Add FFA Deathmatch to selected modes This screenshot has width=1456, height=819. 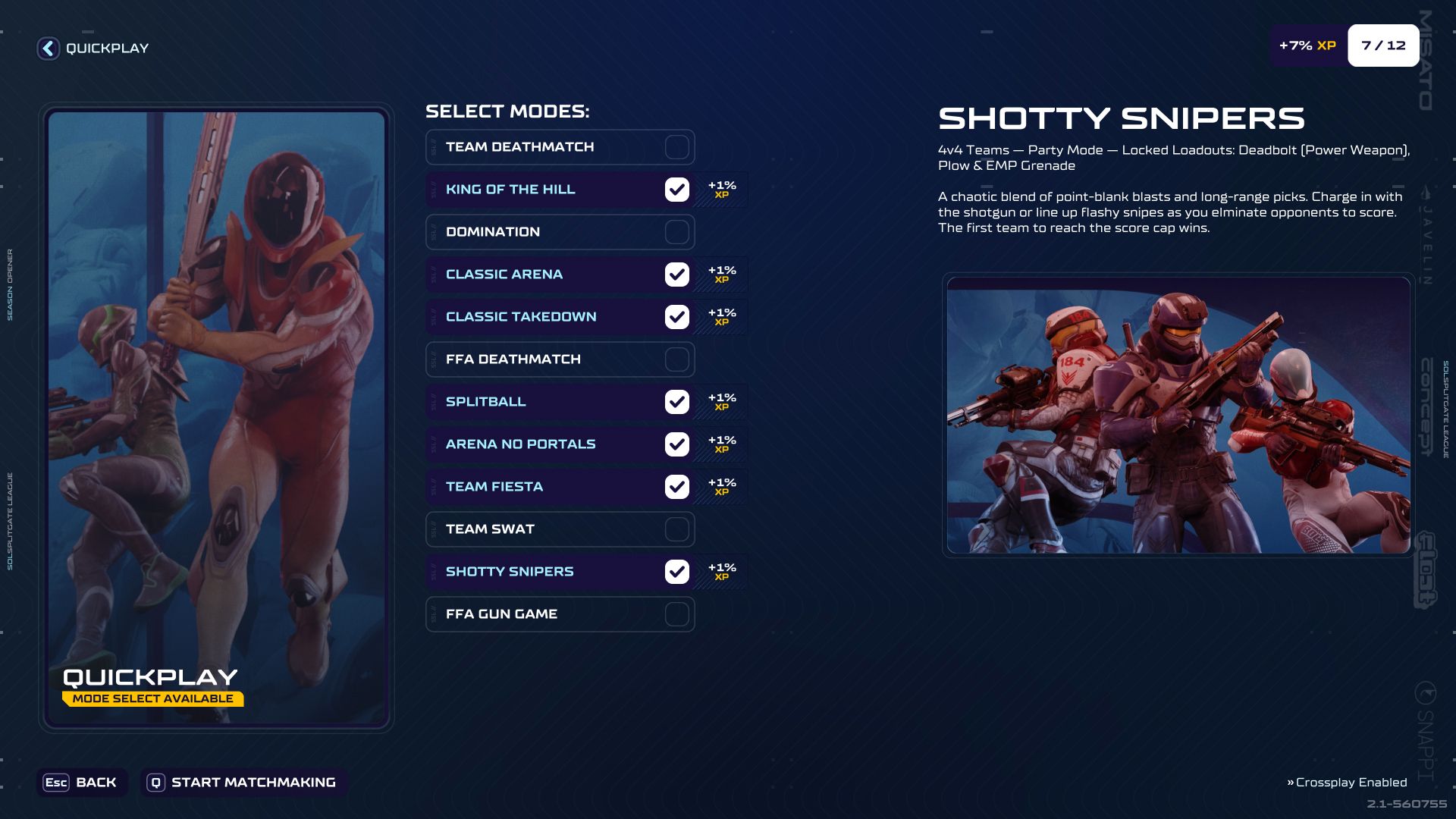[x=676, y=359]
